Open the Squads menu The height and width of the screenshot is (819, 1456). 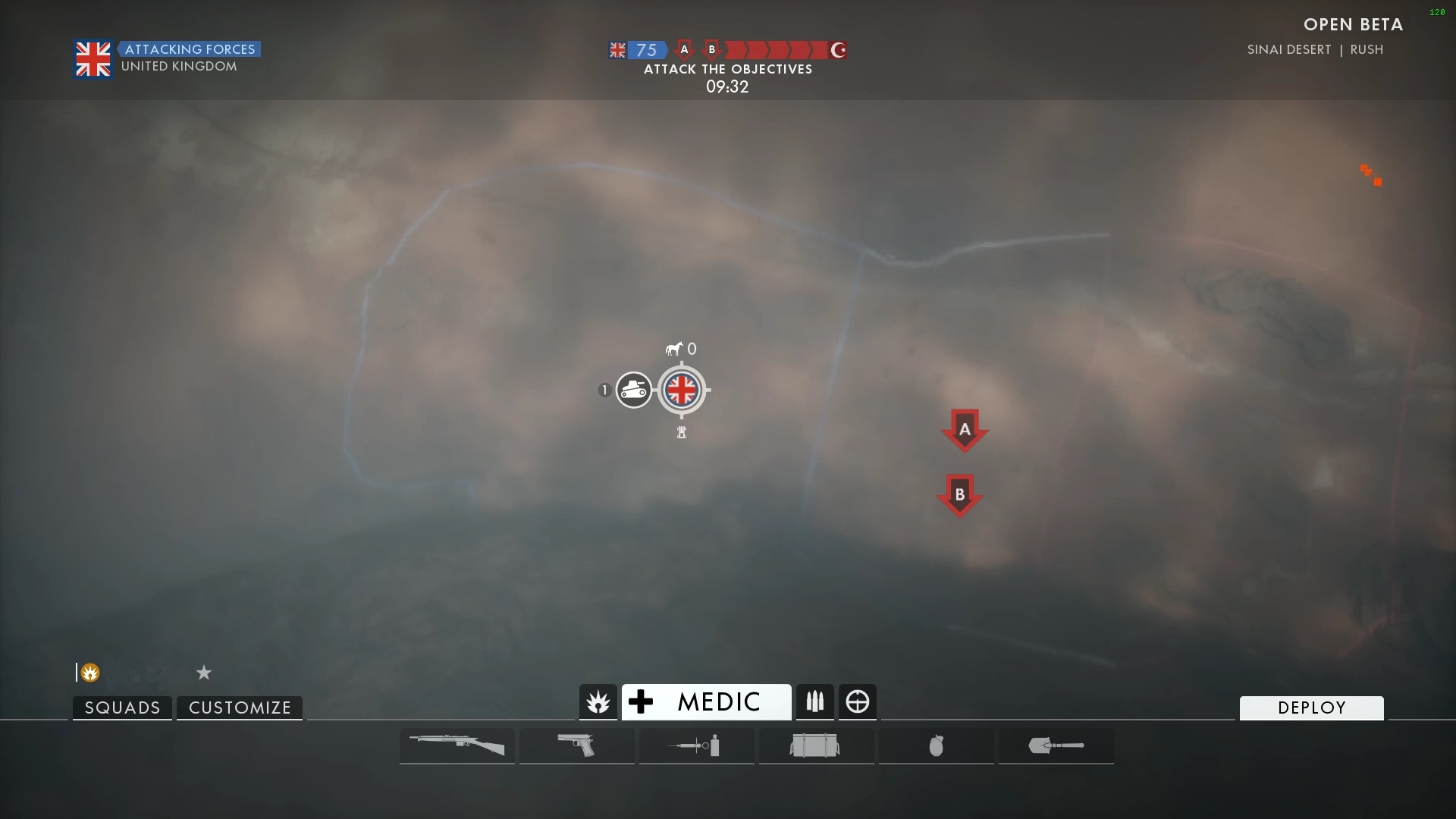[x=122, y=708]
